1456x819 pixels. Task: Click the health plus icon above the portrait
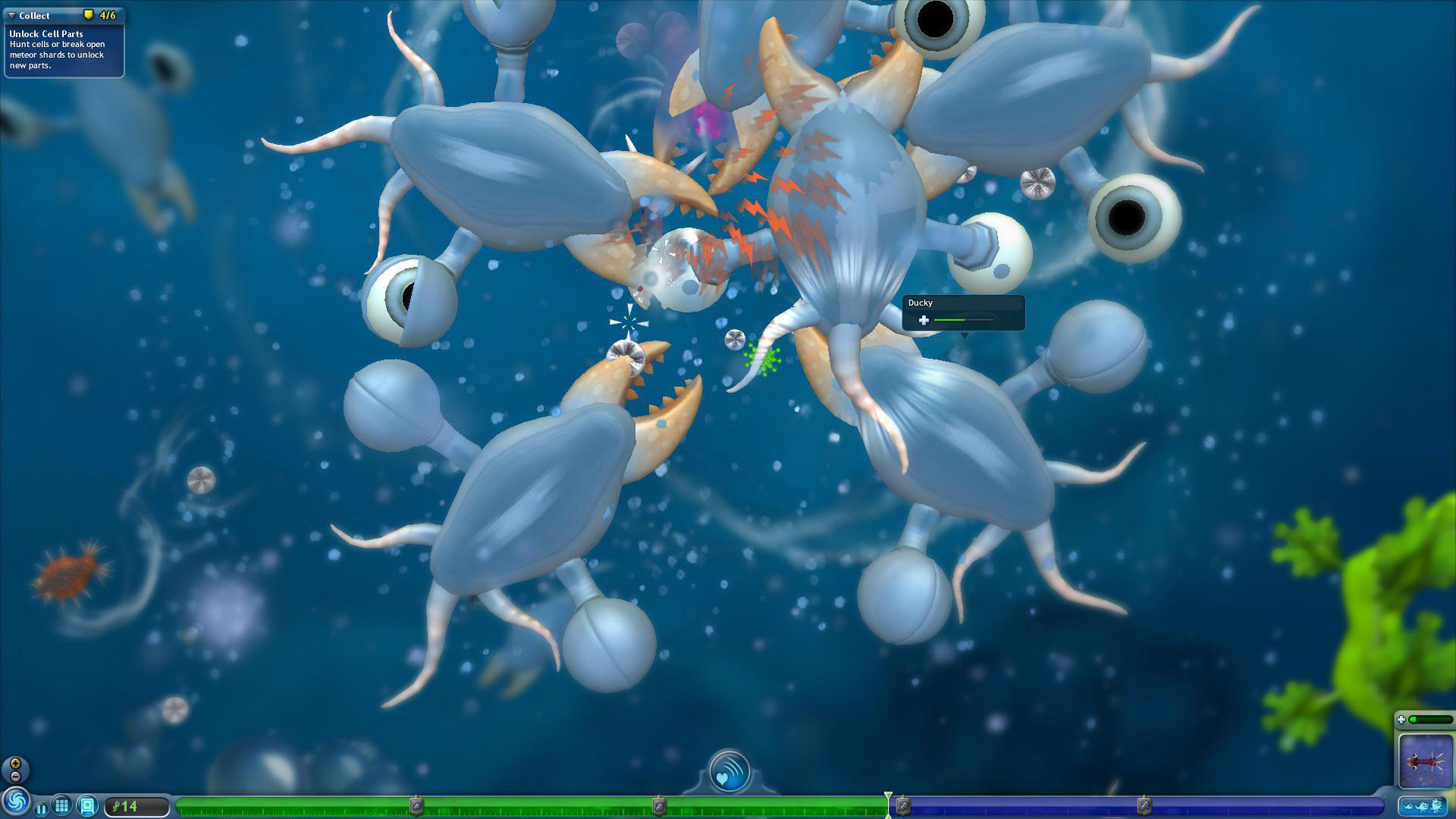(1402, 719)
